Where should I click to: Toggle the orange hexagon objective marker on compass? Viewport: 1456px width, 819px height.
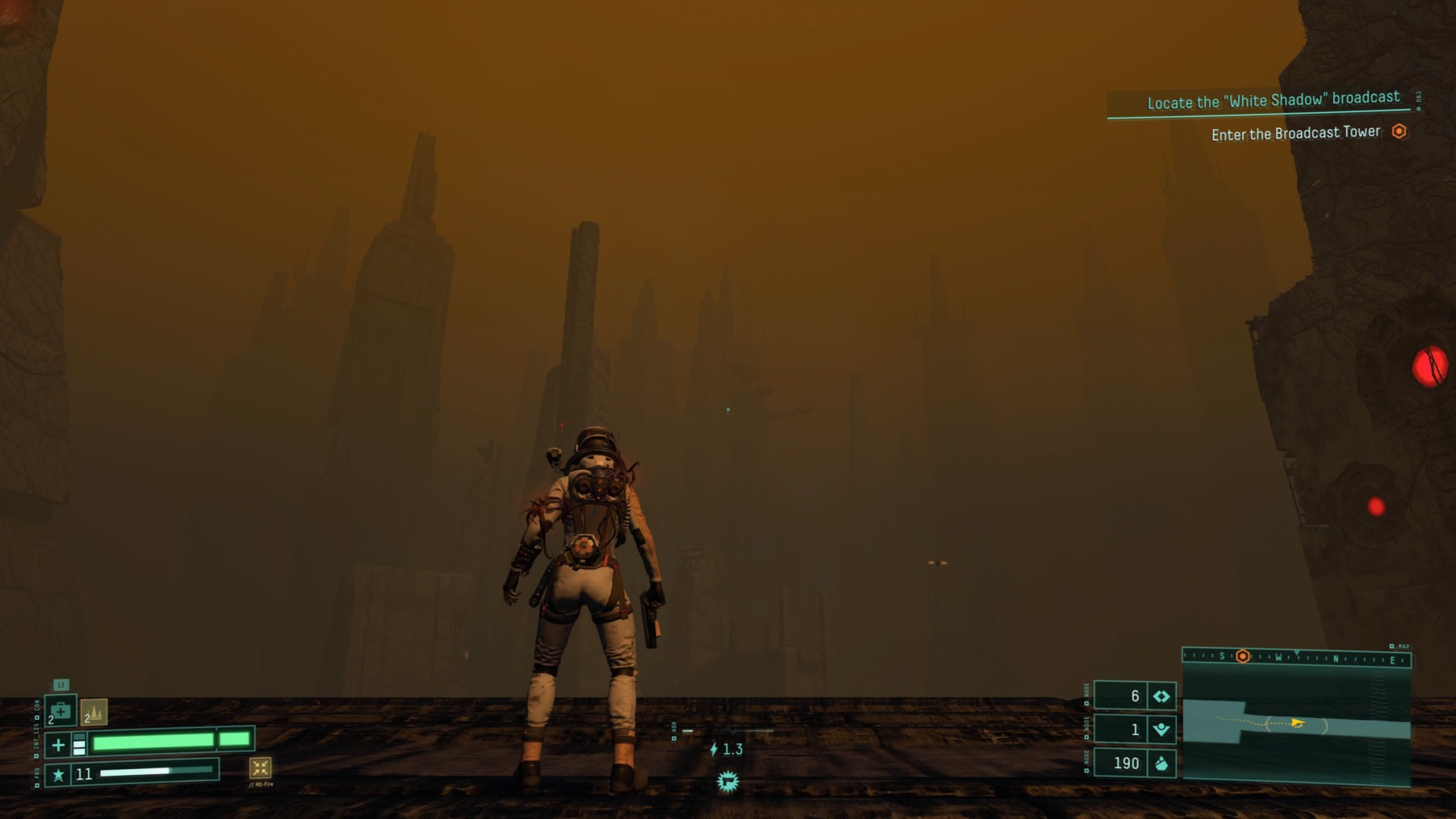tap(1243, 658)
